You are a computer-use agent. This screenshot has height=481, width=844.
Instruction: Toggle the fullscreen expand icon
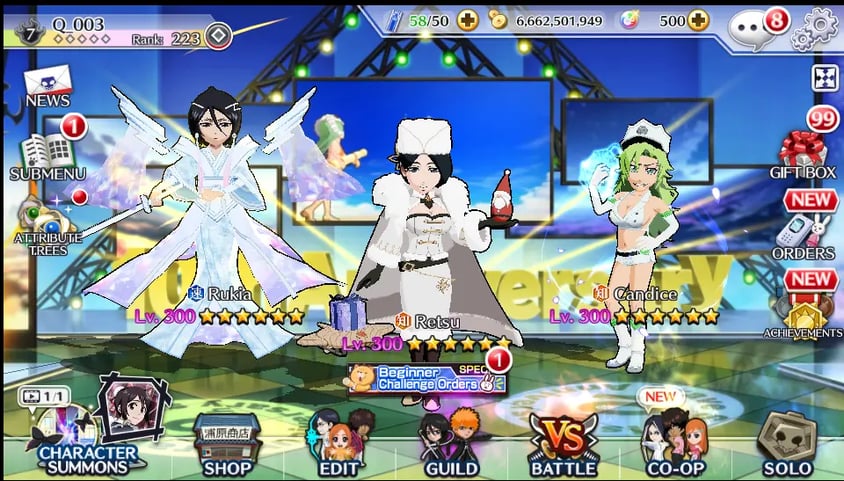[x=824, y=77]
